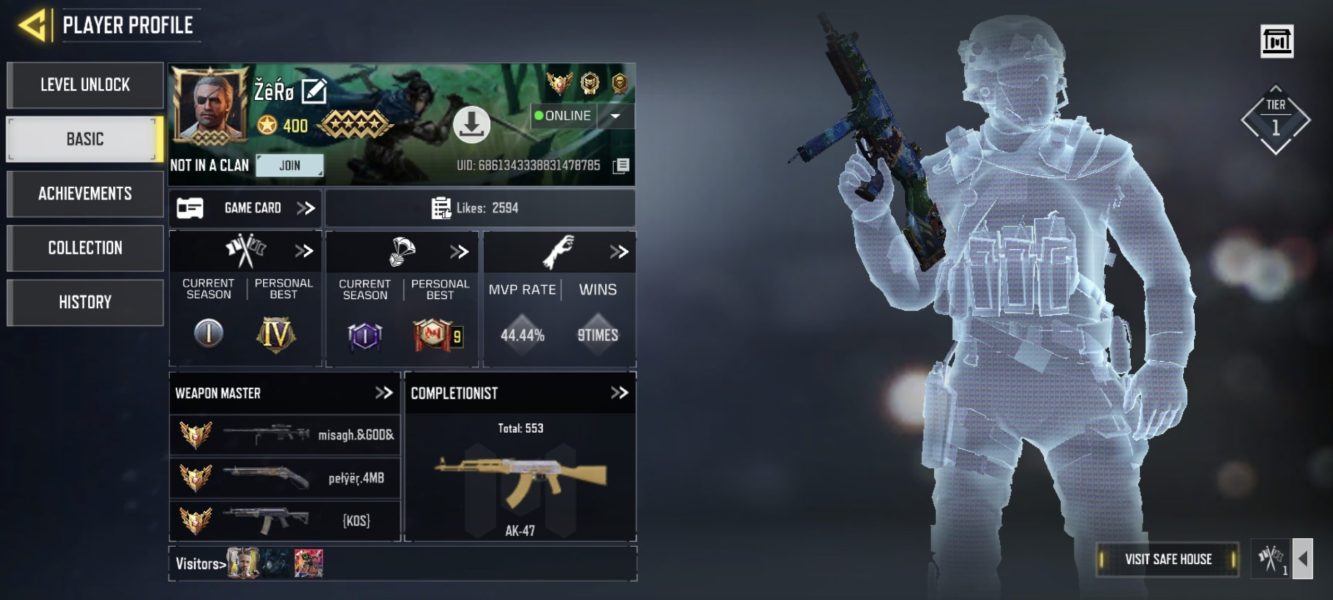This screenshot has width=1333, height=600.
Task: Open the MVP Rate and Wins stats
Action: point(619,252)
